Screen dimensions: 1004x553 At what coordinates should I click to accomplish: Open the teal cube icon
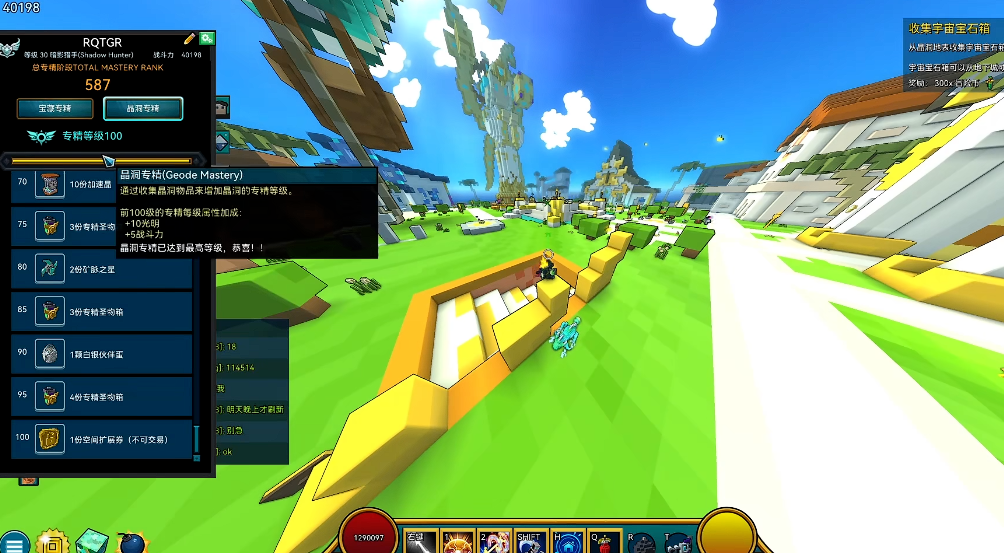click(x=90, y=541)
